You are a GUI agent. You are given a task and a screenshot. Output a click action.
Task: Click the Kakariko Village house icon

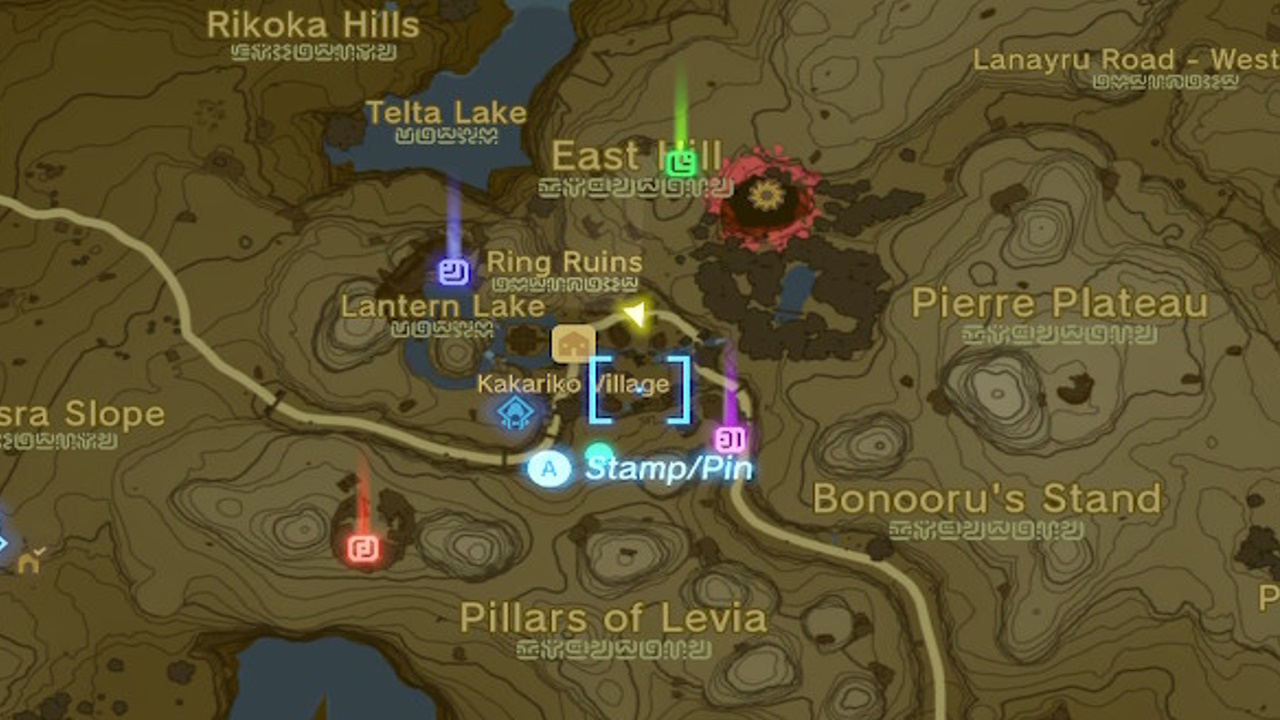(x=572, y=343)
